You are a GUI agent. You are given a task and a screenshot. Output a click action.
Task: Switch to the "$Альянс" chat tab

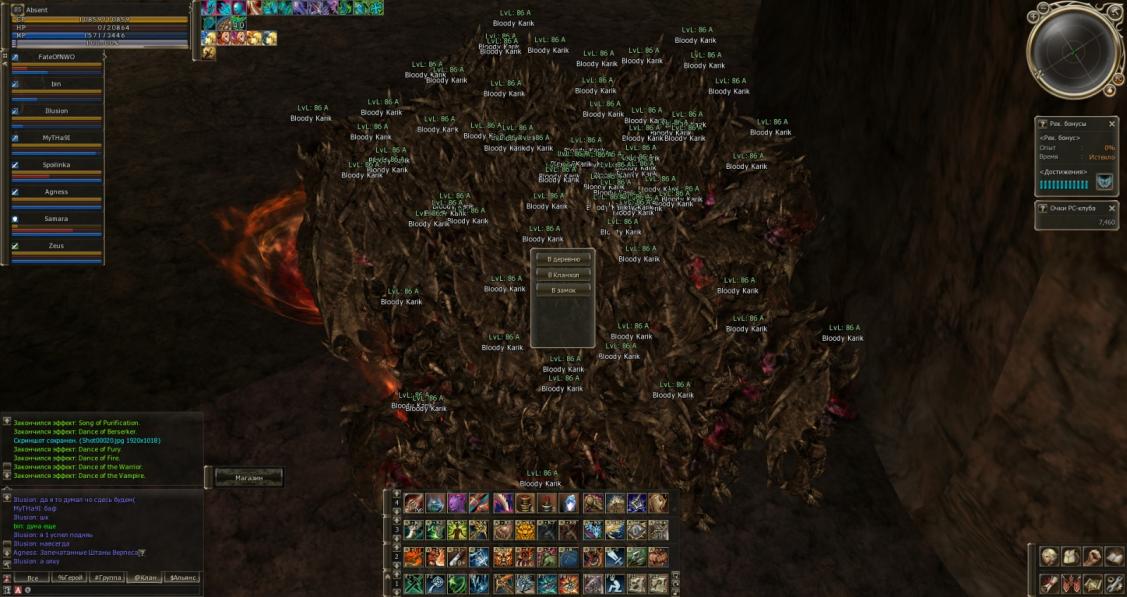click(182, 578)
